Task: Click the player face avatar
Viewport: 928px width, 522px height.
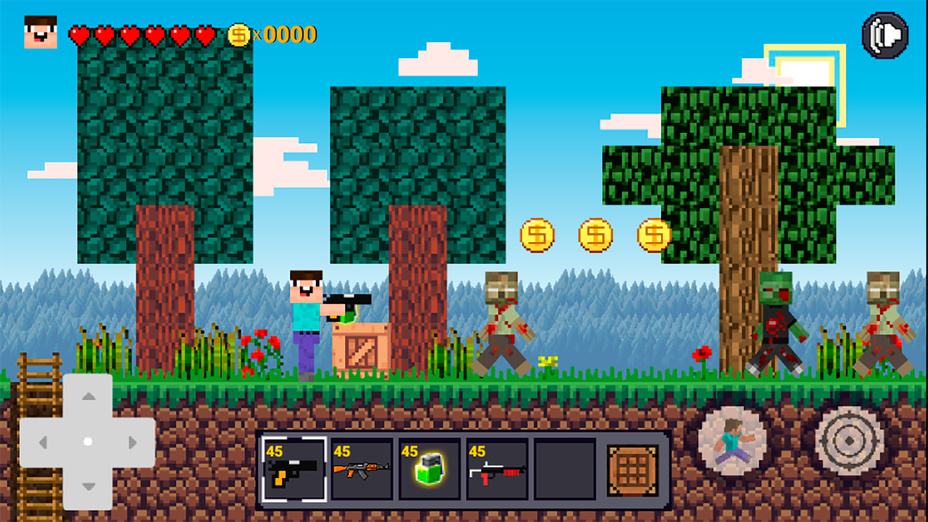Action: tap(41, 33)
